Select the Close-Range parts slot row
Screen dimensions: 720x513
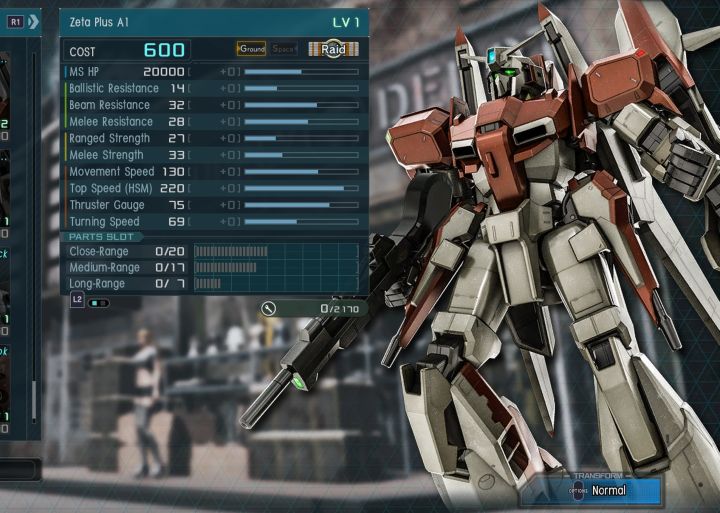coord(212,251)
